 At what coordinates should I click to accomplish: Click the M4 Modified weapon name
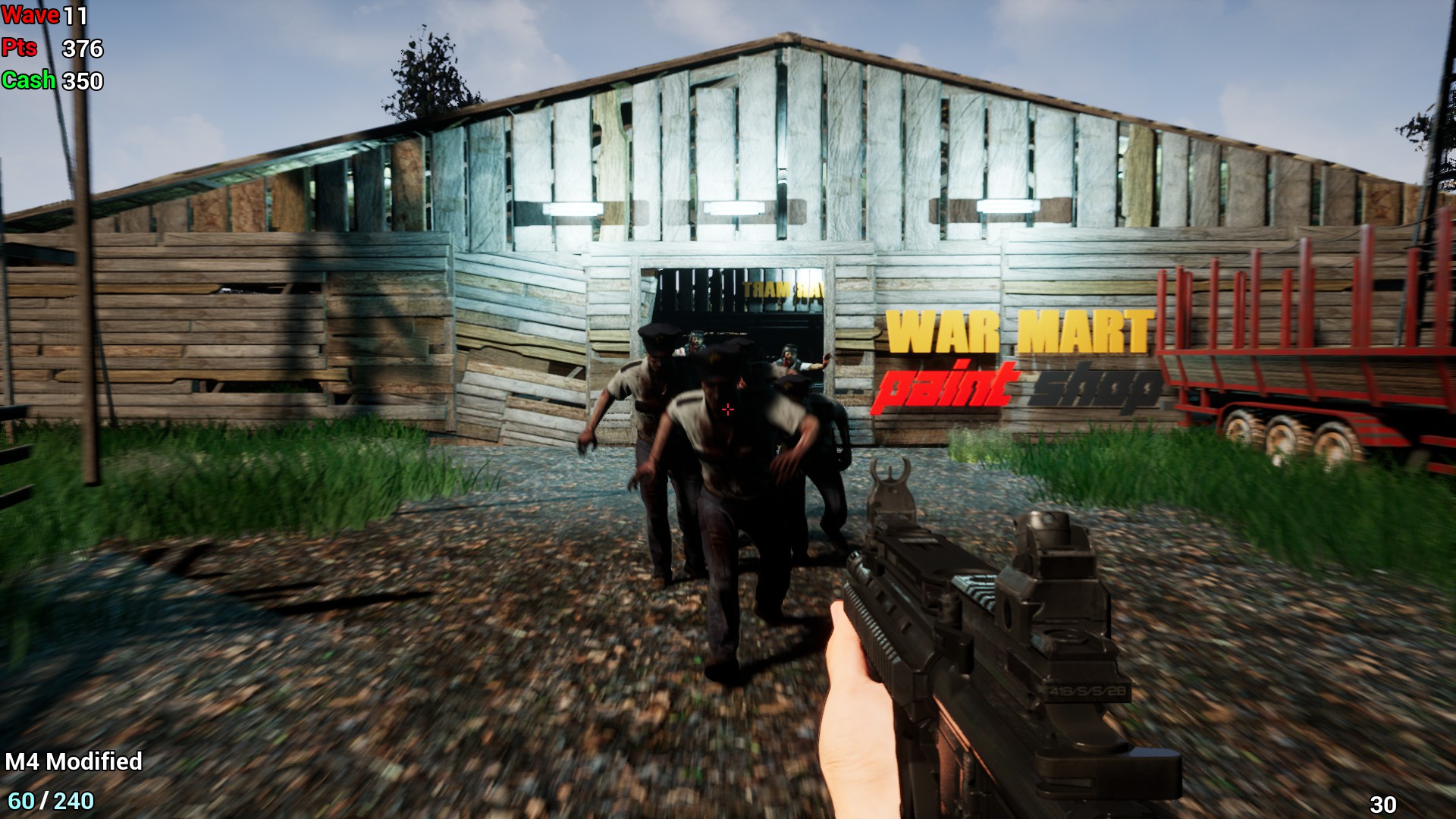(x=73, y=761)
